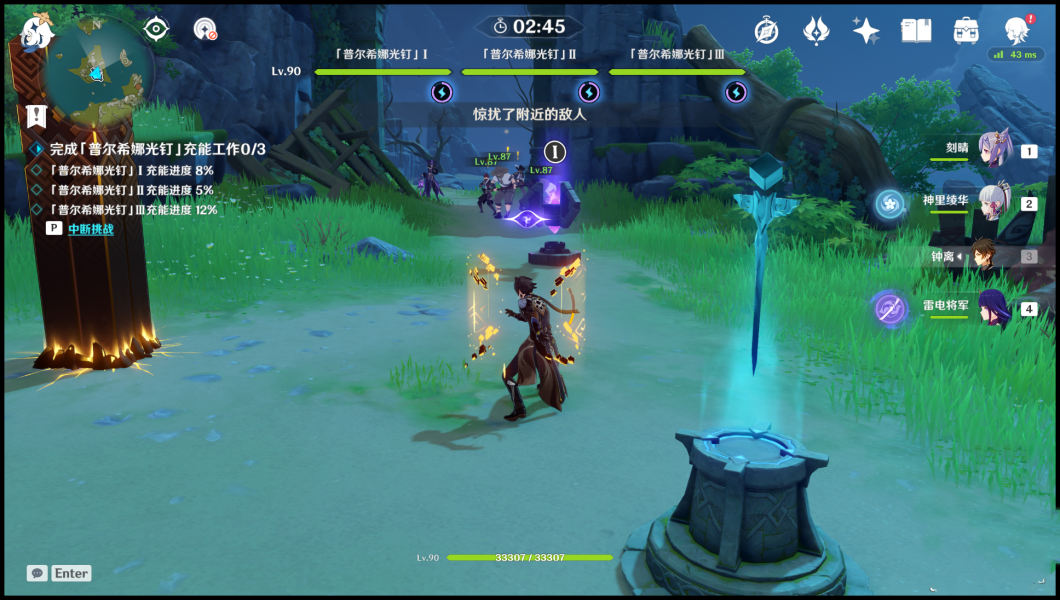Open the four-pointed star events icon

coord(866,31)
